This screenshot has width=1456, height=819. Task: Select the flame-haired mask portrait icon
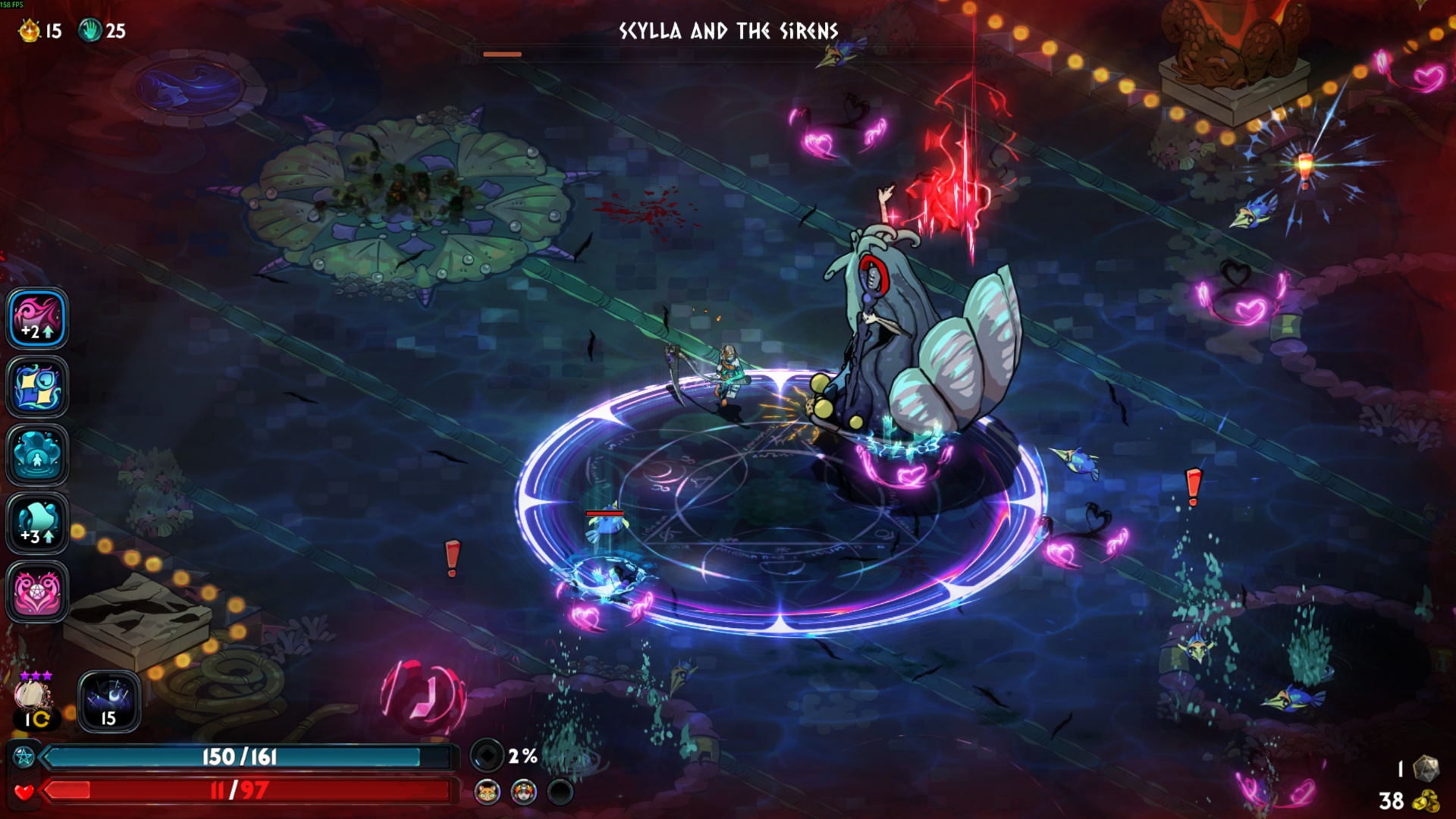click(523, 792)
